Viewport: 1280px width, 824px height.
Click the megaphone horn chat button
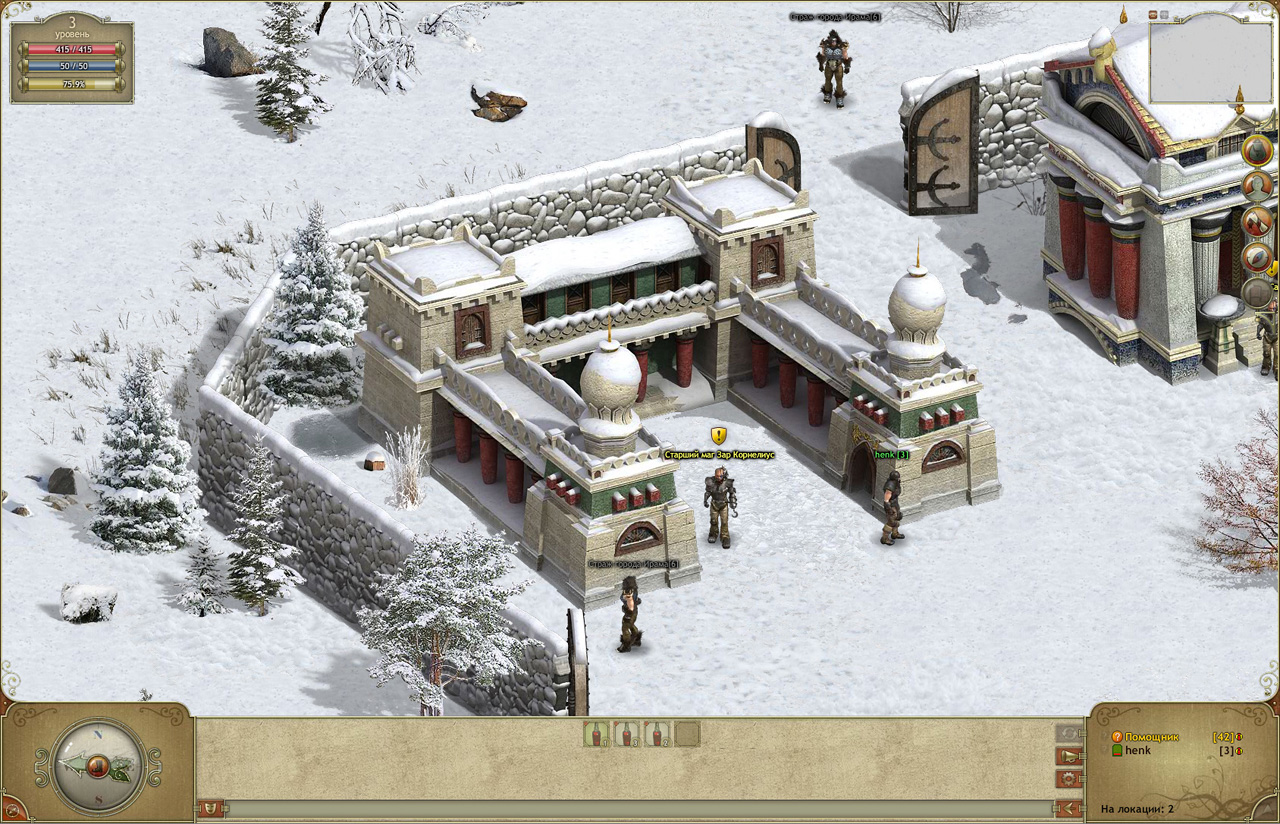click(x=1069, y=756)
